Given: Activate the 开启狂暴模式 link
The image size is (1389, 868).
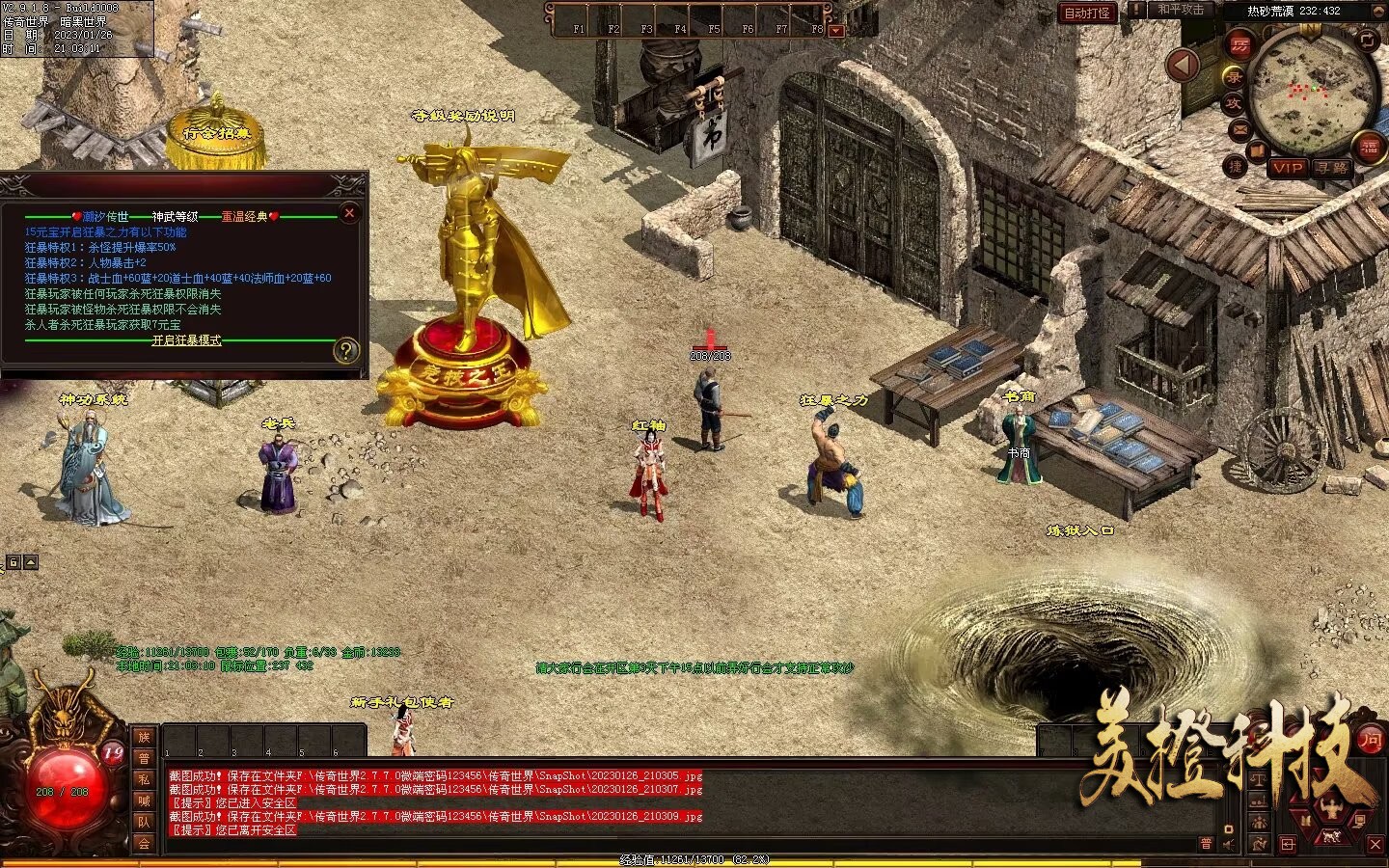Looking at the screenshot, I should coord(186,340).
